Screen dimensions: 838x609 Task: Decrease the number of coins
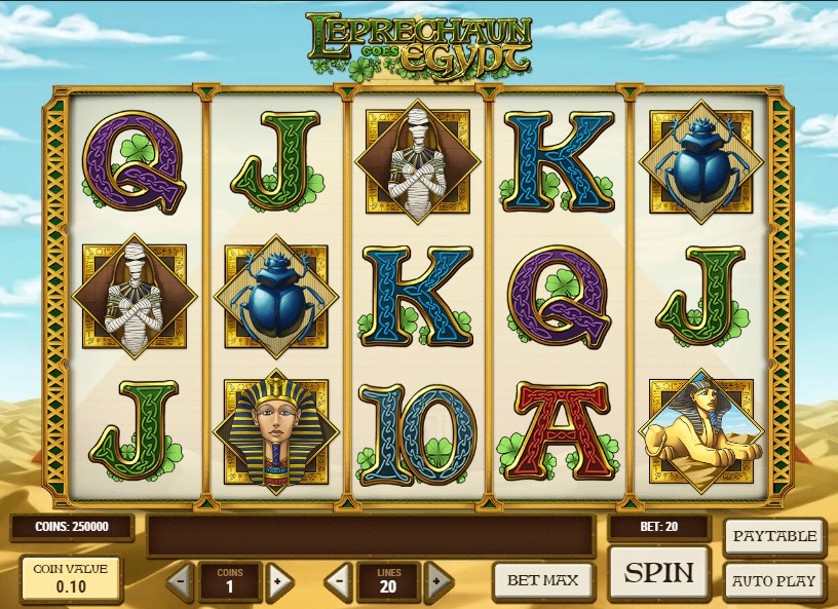[180, 579]
